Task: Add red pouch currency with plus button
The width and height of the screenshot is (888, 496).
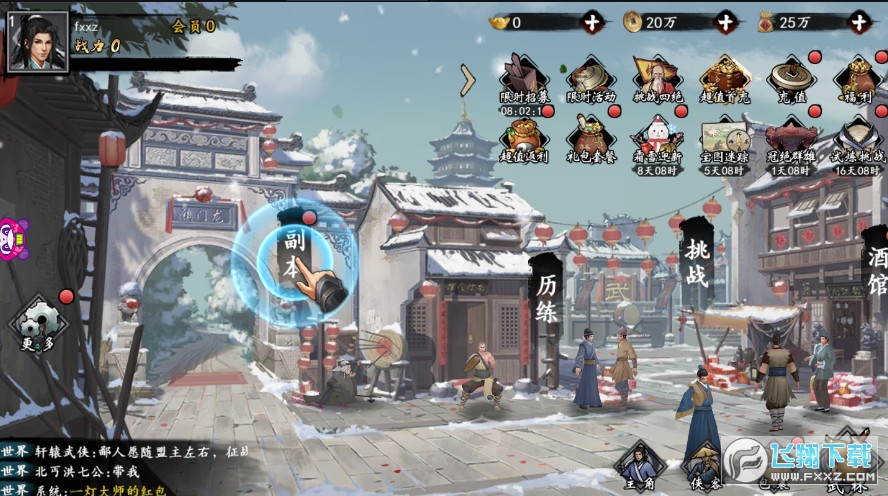Action: click(x=858, y=21)
